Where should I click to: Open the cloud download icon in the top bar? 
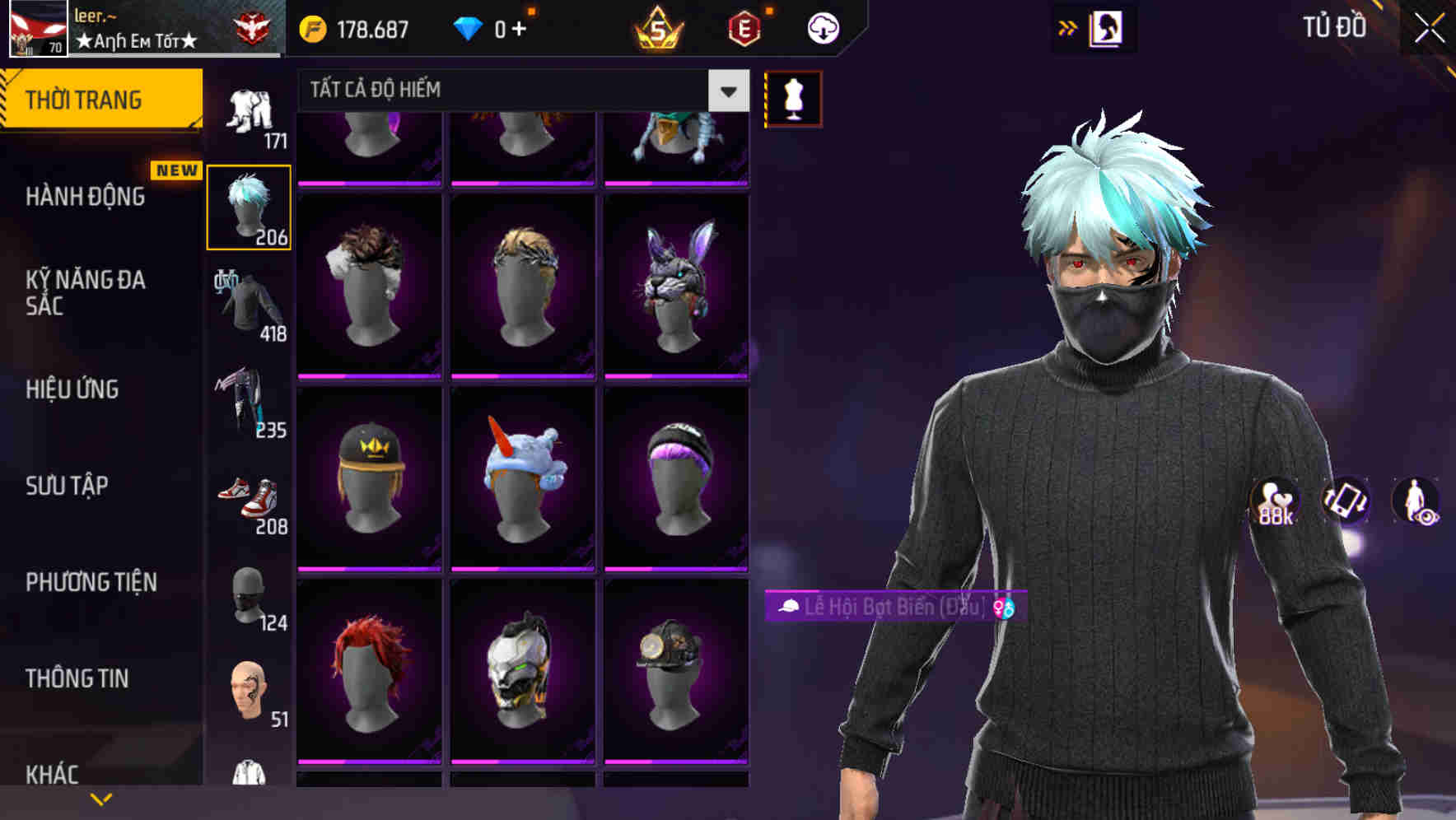click(822, 27)
